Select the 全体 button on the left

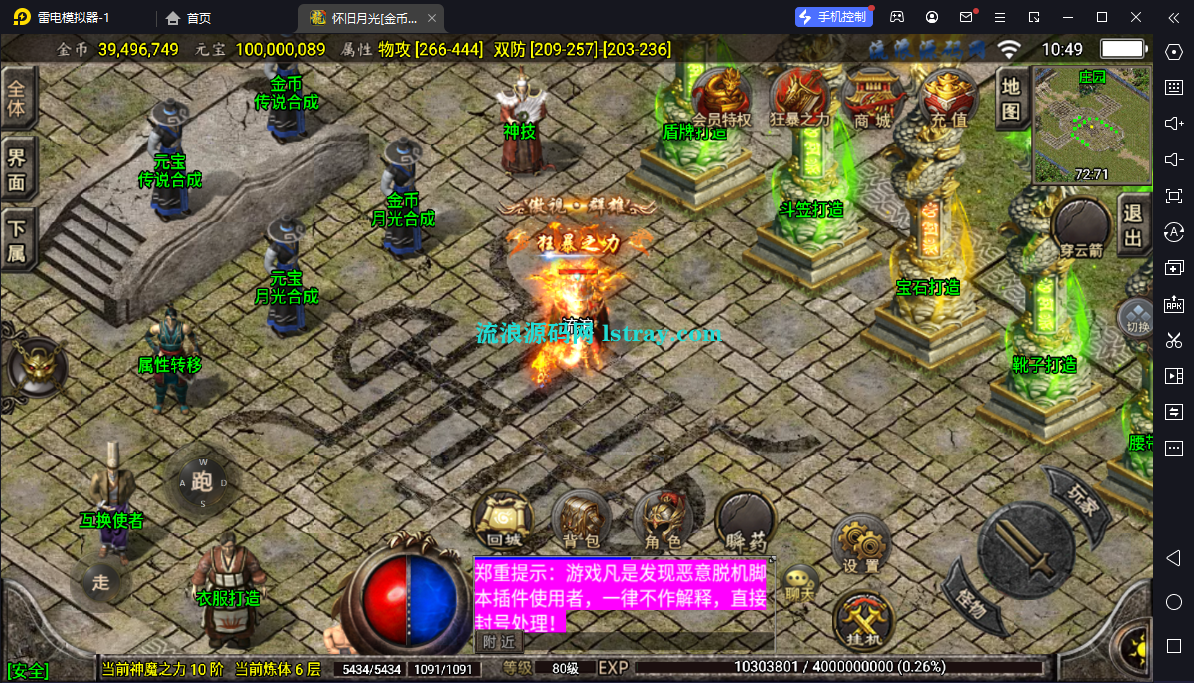pyautogui.click(x=17, y=98)
